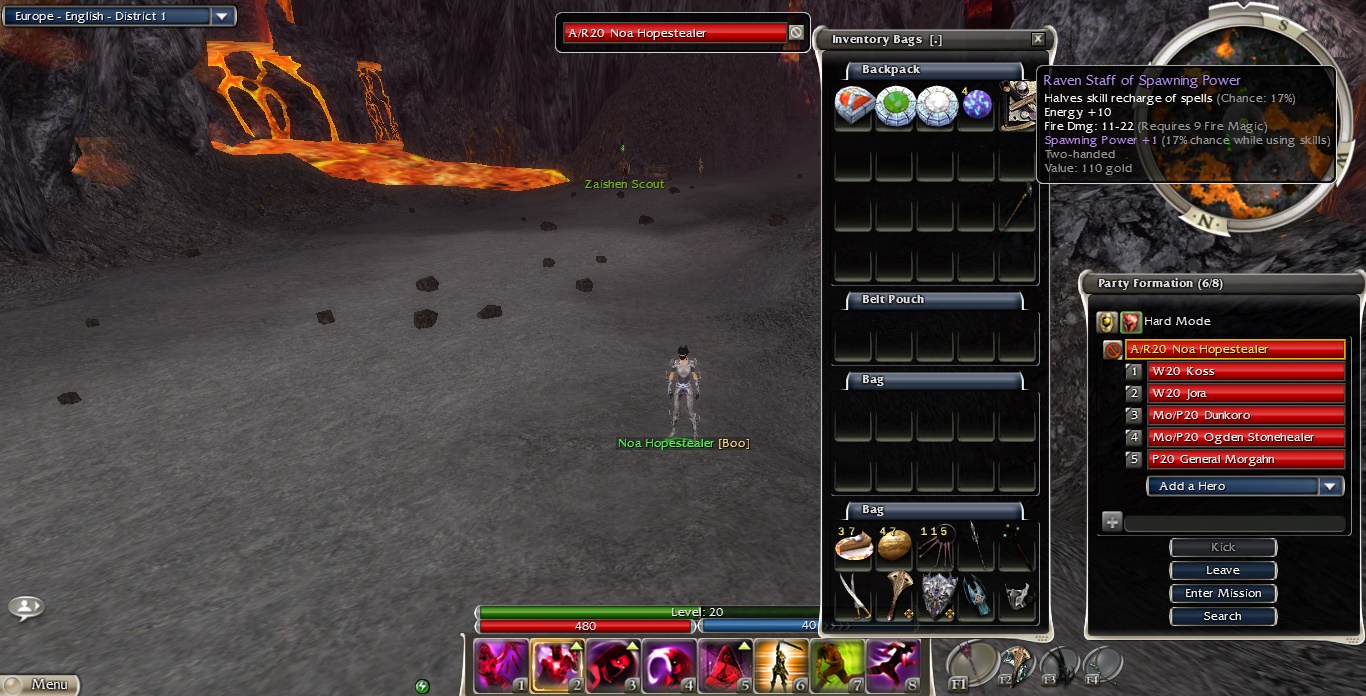Select hero Koss in party list
The width and height of the screenshot is (1366, 696).
tap(1245, 371)
